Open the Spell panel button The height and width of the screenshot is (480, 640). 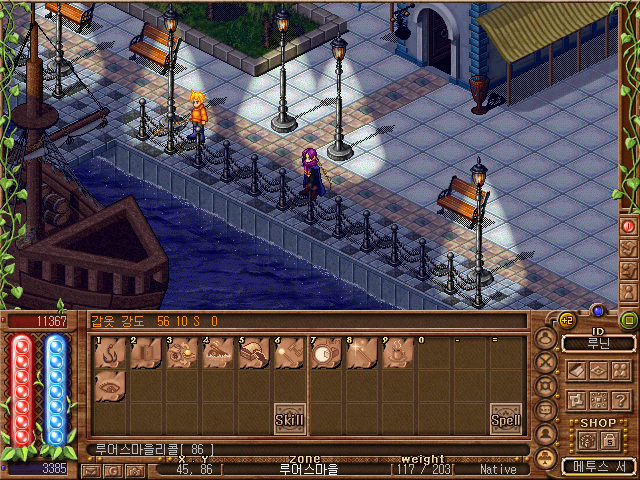point(505,420)
